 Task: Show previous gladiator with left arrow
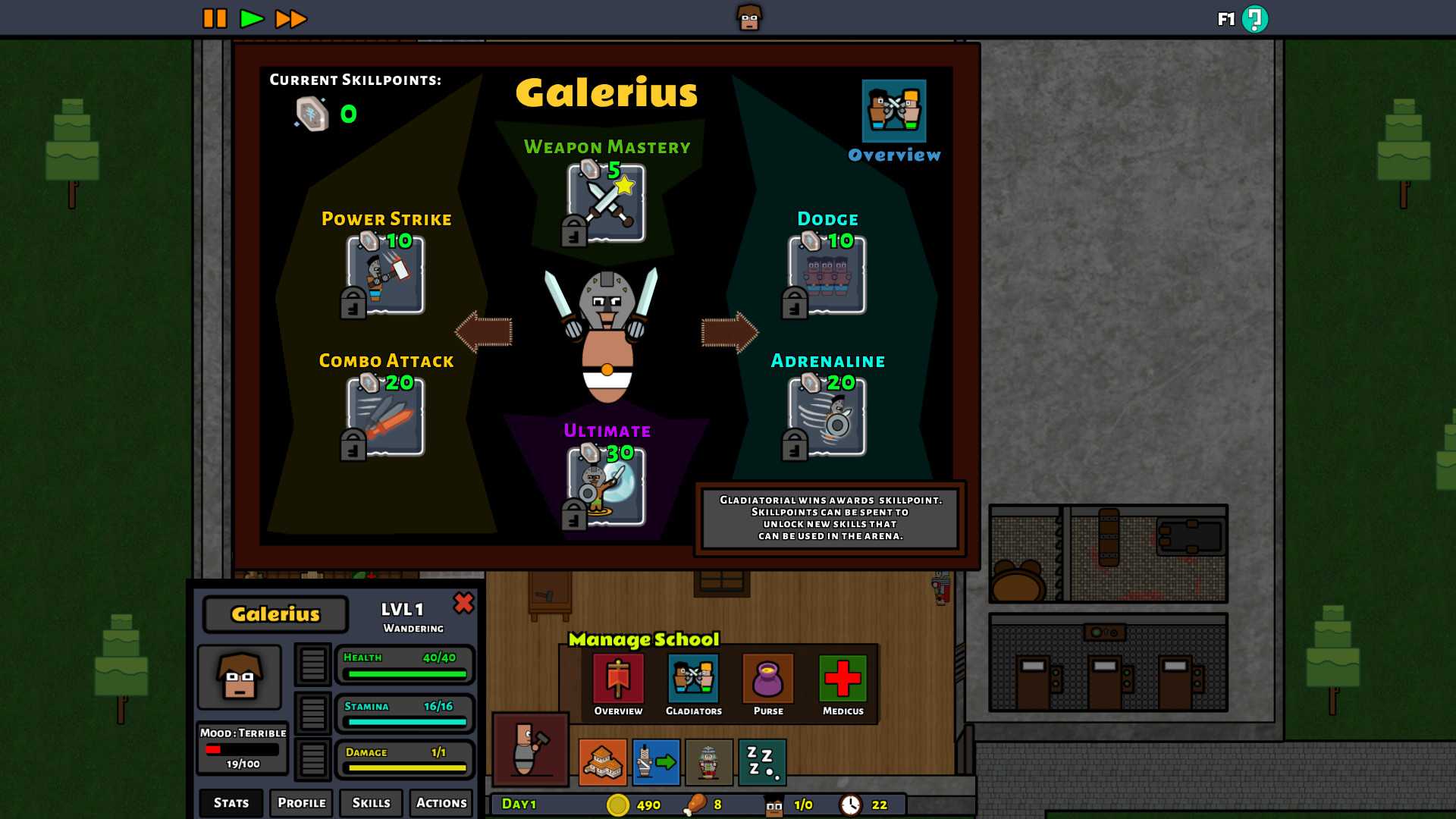point(484,331)
